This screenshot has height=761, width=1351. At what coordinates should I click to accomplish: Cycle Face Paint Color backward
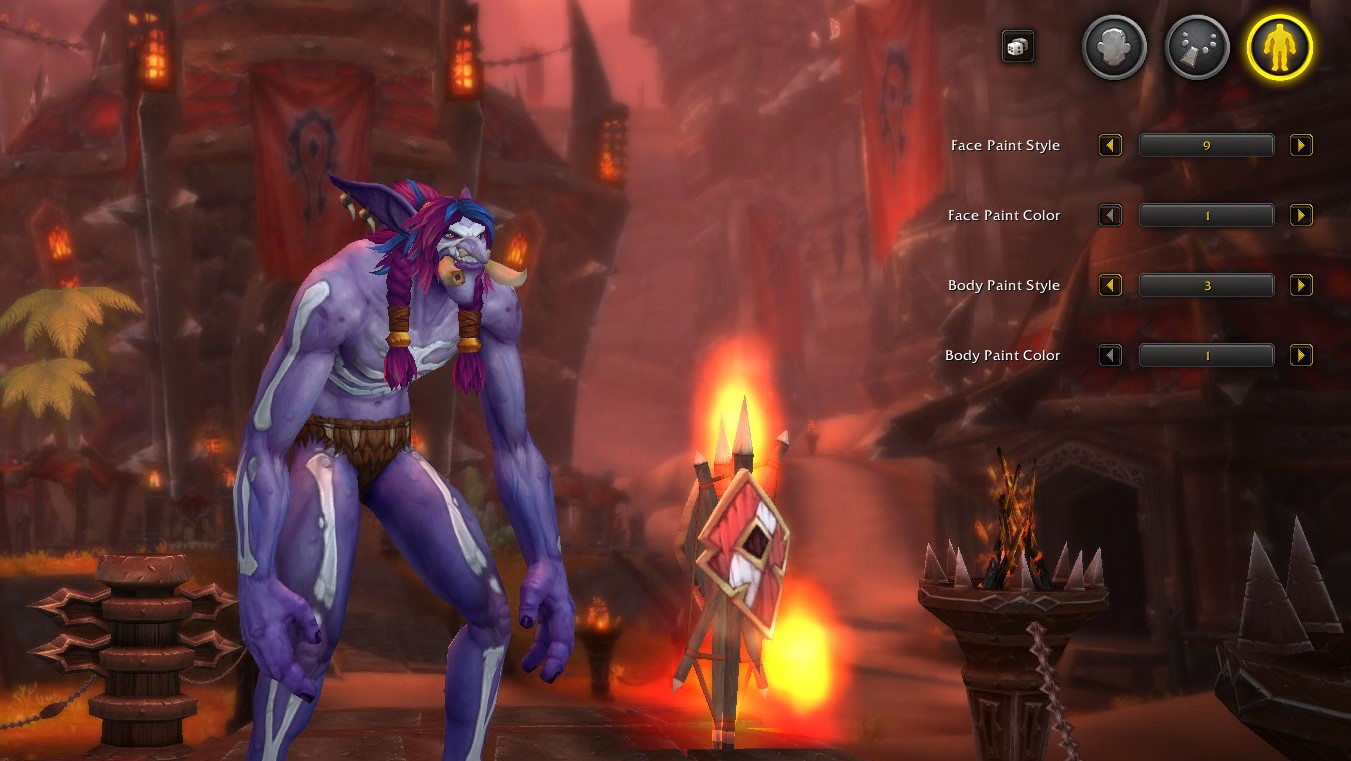pyautogui.click(x=1110, y=215)
